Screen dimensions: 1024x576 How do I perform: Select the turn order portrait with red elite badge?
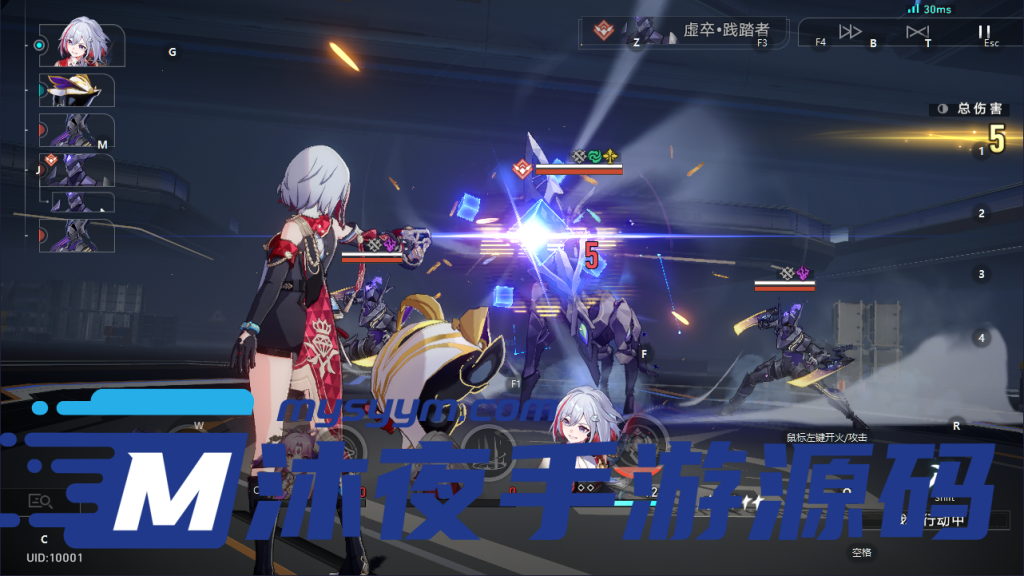(77, 170)
